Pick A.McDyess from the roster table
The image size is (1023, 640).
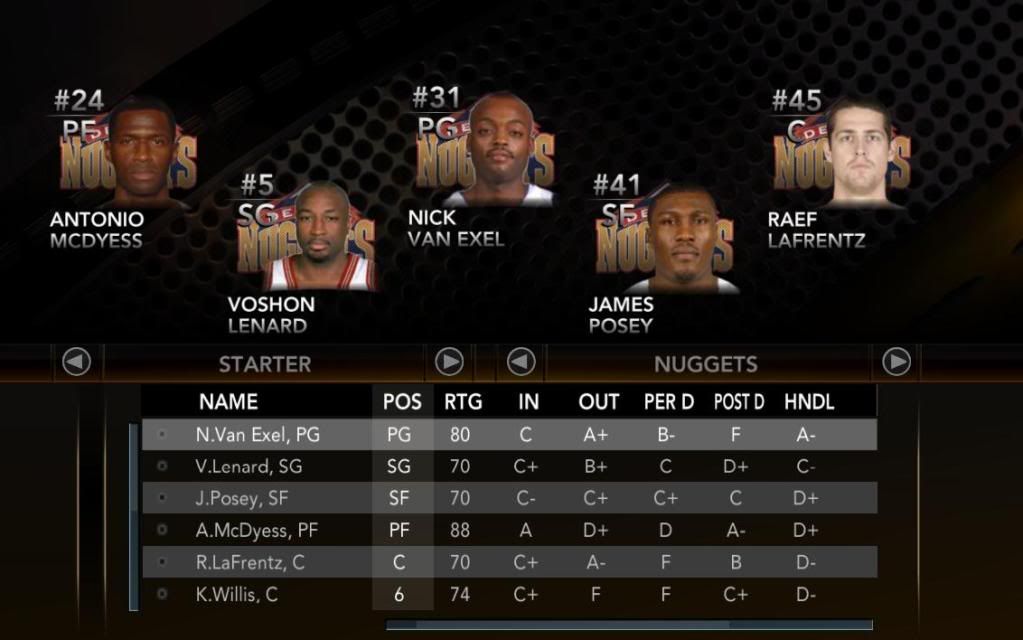point(510,530)
